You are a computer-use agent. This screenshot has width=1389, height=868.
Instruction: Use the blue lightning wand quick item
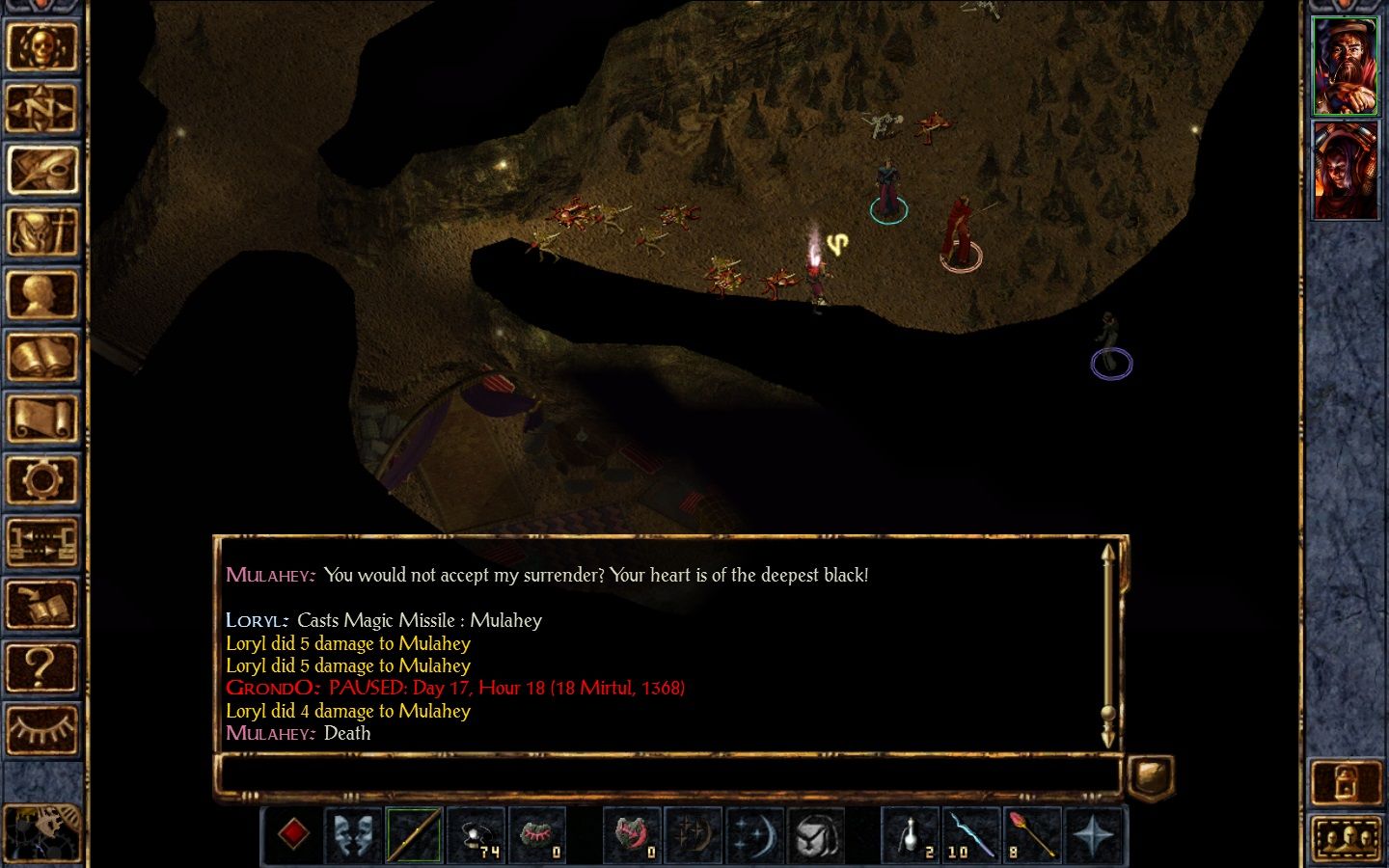click(x=971, y=835)
